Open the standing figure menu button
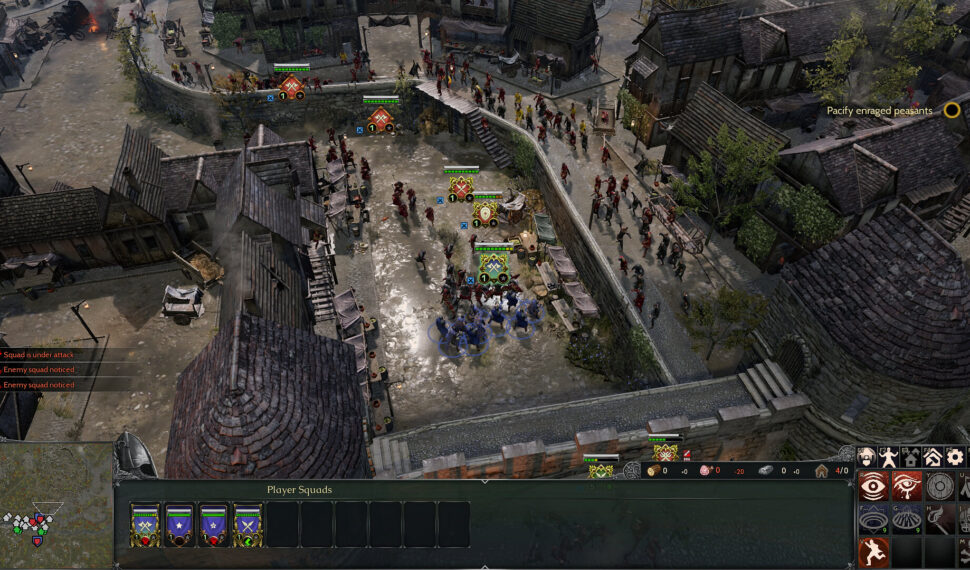 click(x=889, y=457)
